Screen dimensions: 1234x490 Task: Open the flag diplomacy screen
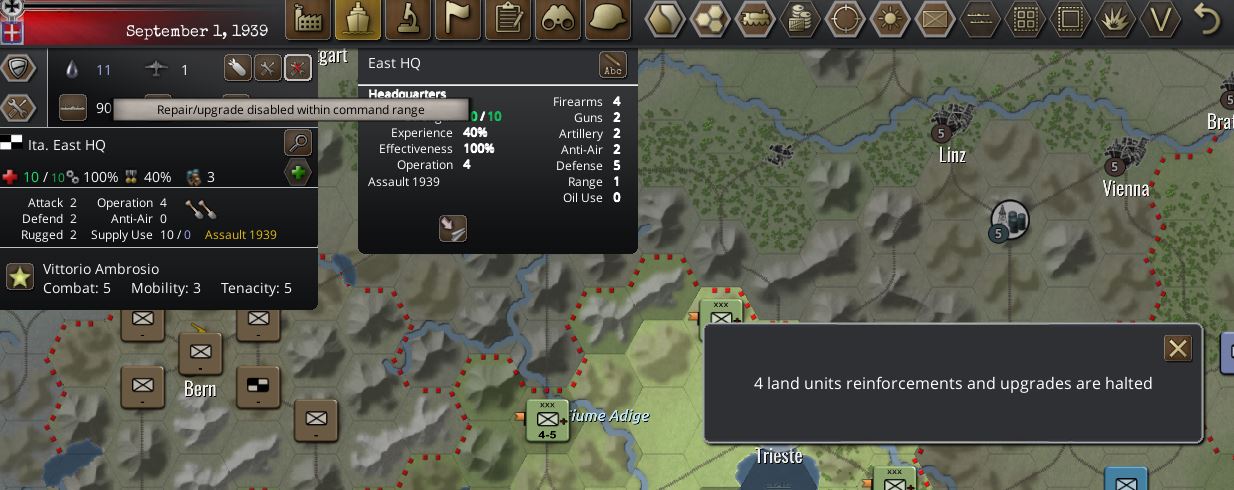[458, 19]
